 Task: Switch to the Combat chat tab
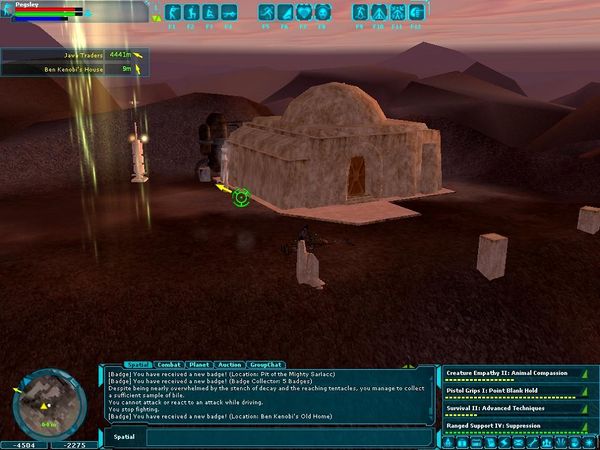tap(170, 365)
